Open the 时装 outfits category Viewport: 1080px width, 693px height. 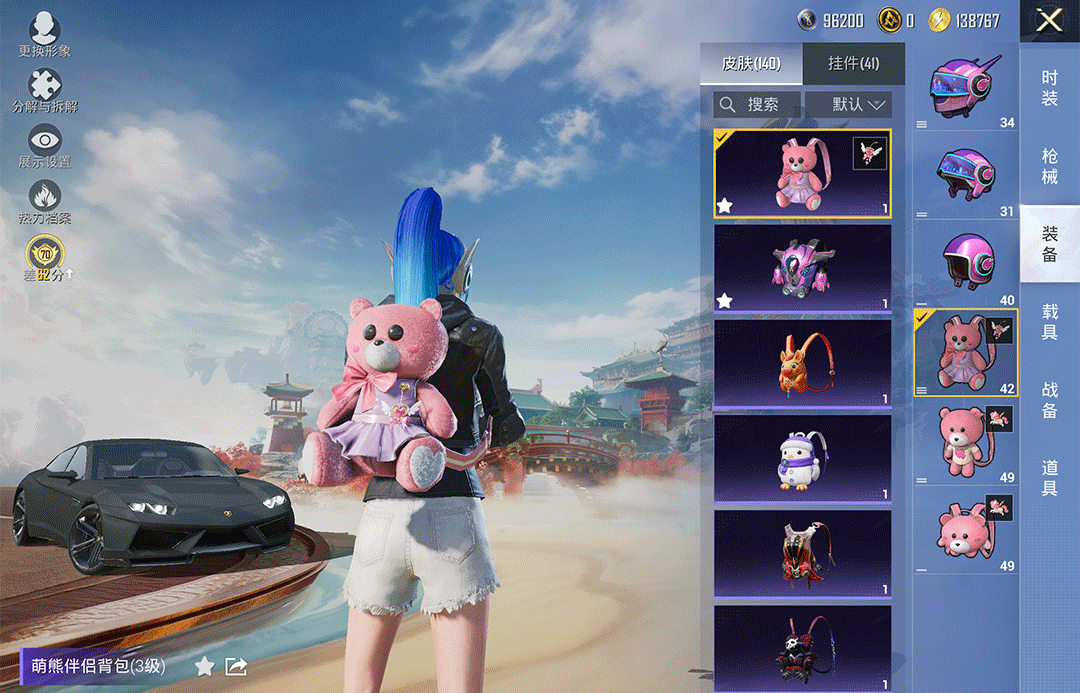click(1049, 88)
